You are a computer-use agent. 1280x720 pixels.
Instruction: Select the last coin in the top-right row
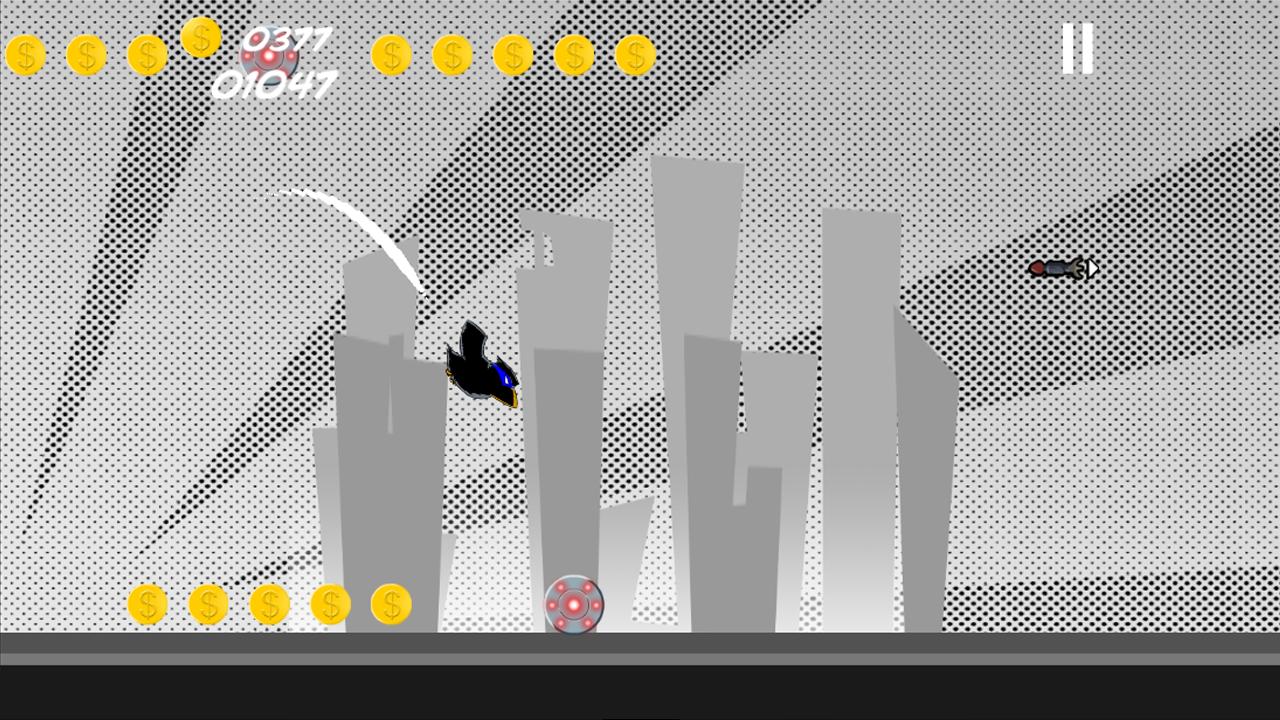point(635,54)
